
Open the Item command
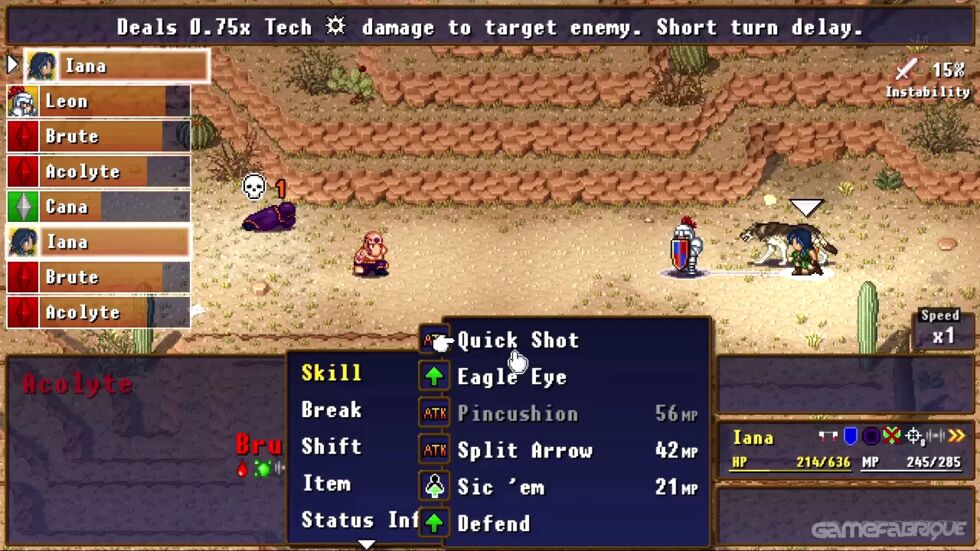point(326,484)
